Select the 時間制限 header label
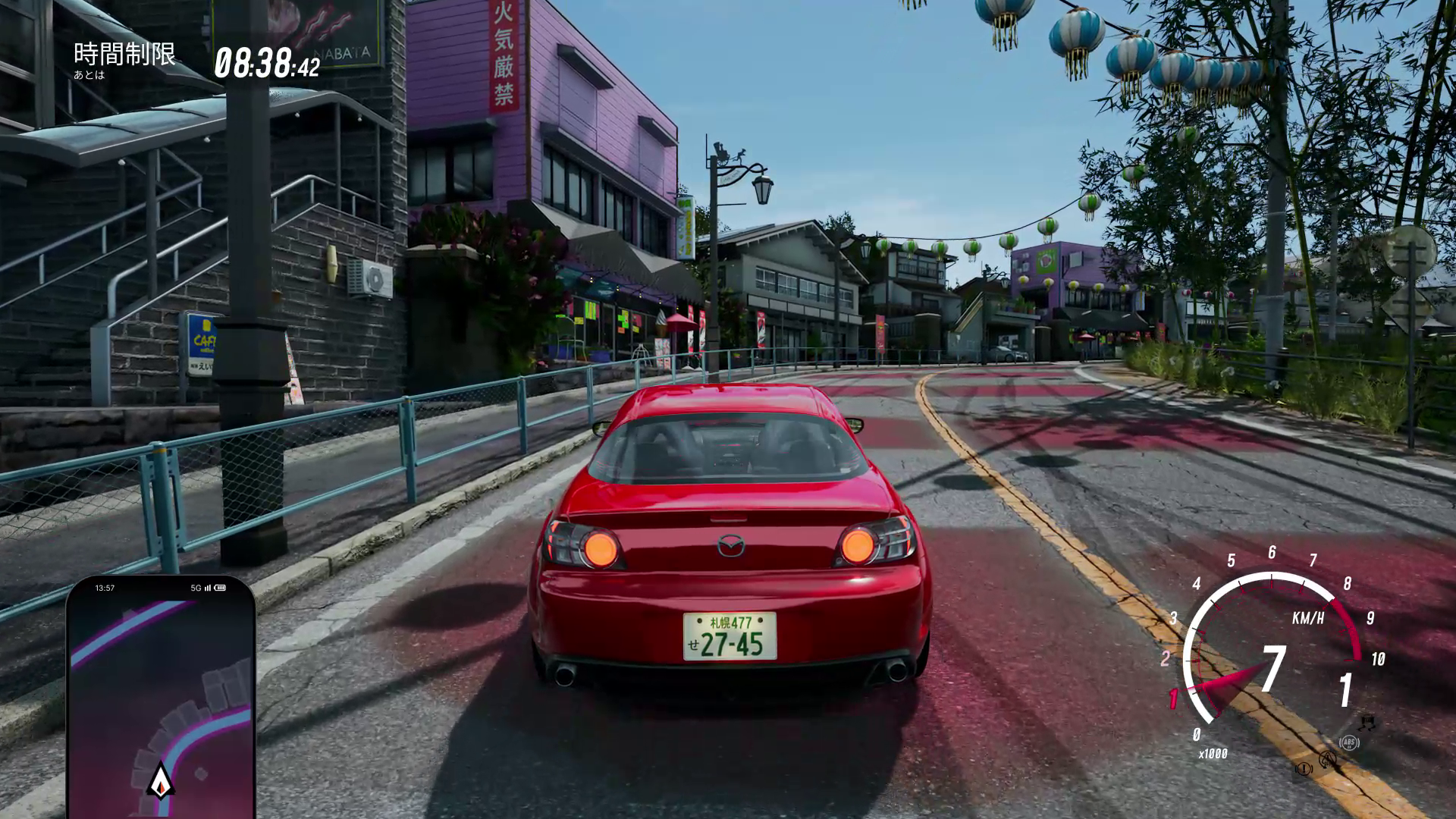The width and height of the screenshot is (1456, 819). (x=125, y=54)
